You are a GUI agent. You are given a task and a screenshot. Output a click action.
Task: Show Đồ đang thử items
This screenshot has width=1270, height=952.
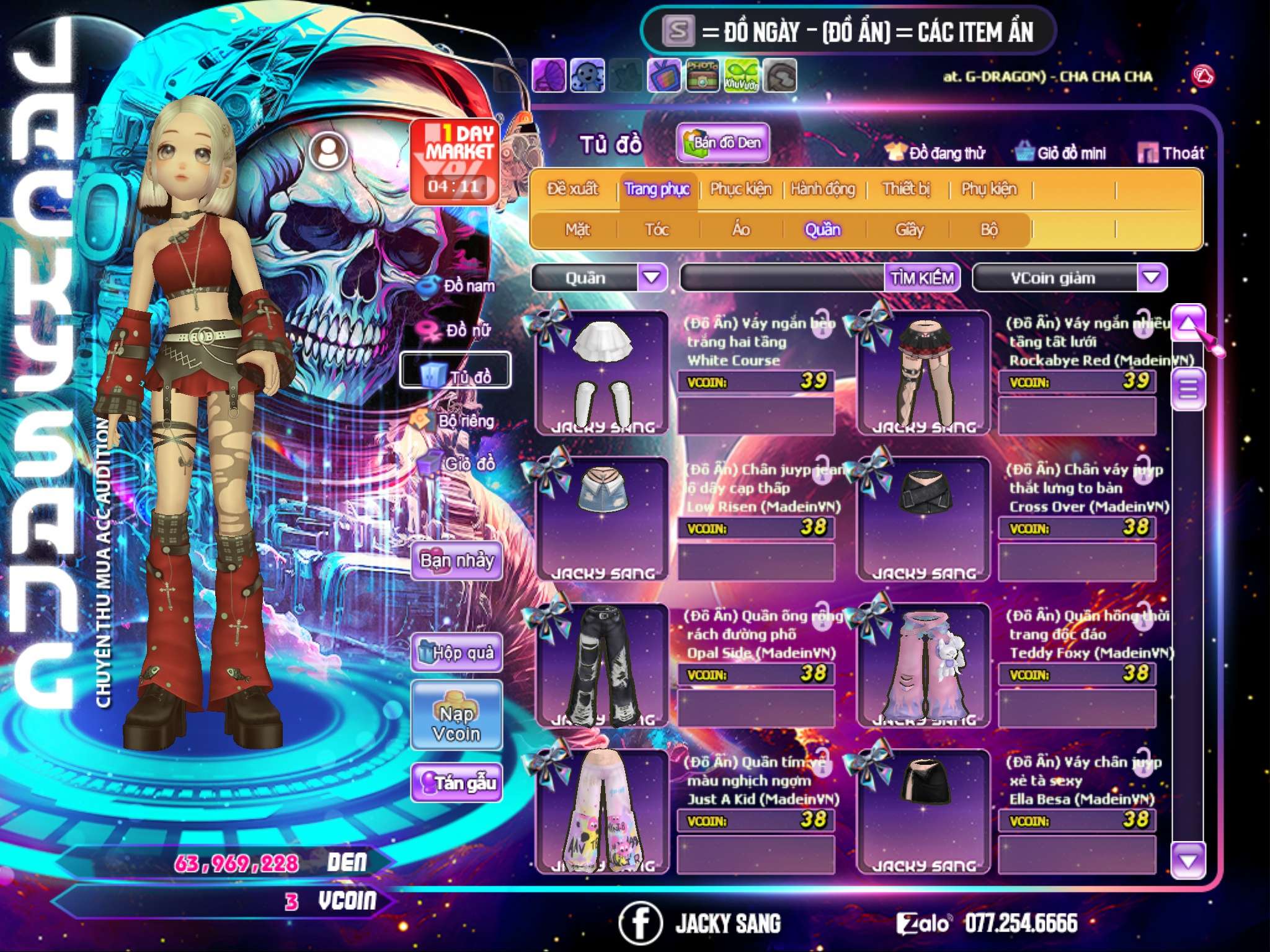(x=936, y=153)
